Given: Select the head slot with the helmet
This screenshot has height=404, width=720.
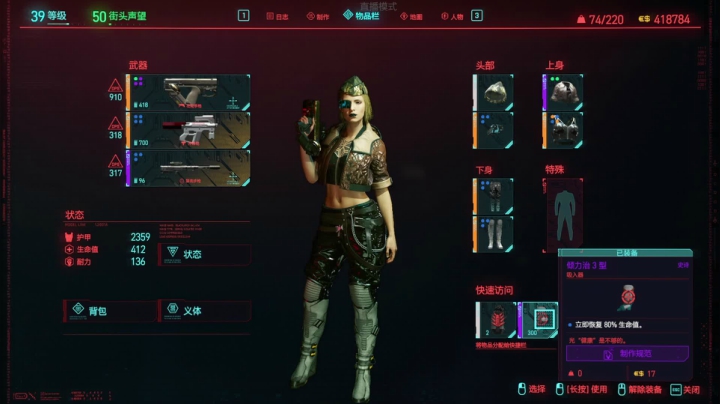Looking at the screenshot, I should (x=493, y=91).
